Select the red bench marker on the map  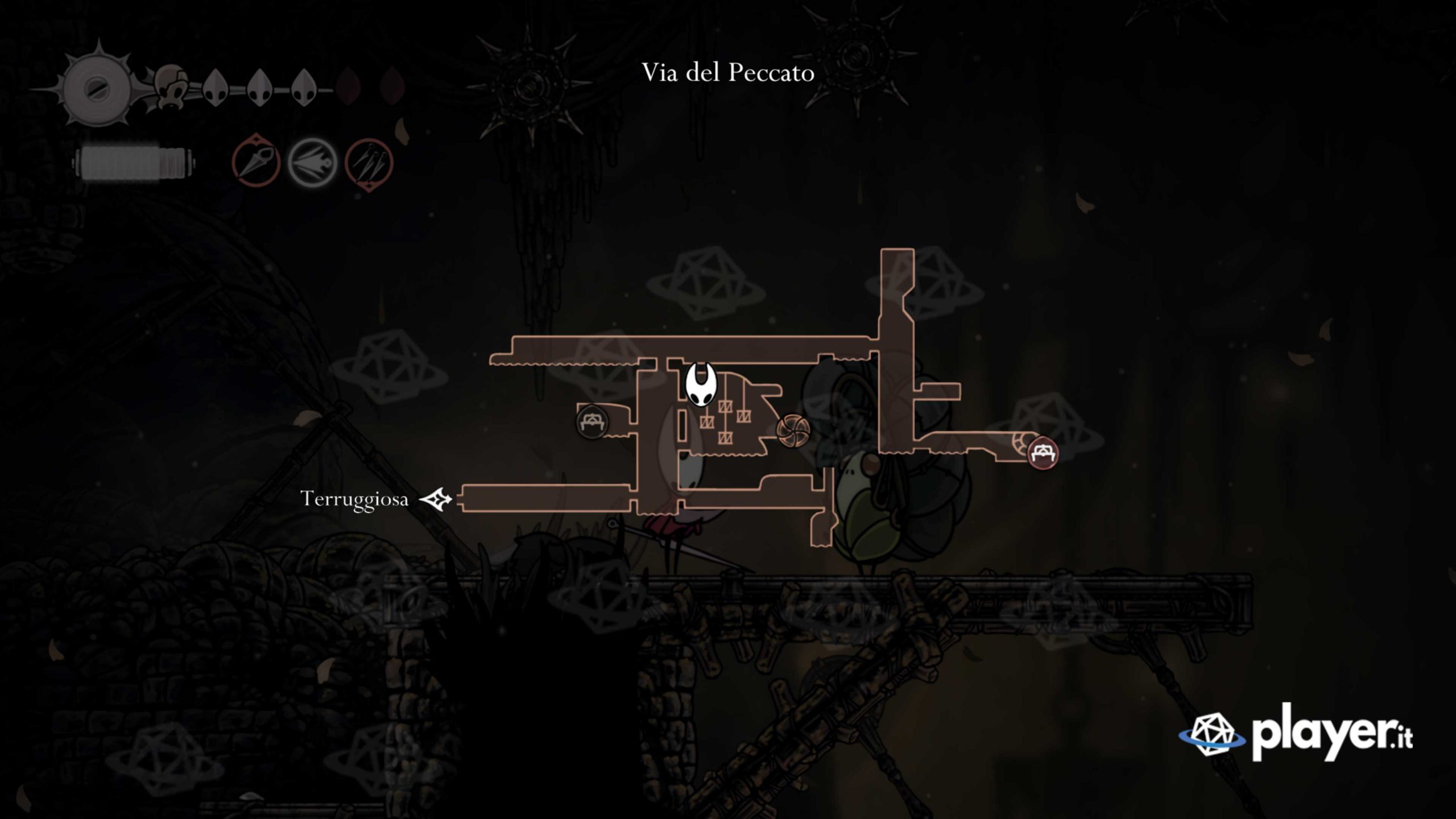pos(1043,453)
